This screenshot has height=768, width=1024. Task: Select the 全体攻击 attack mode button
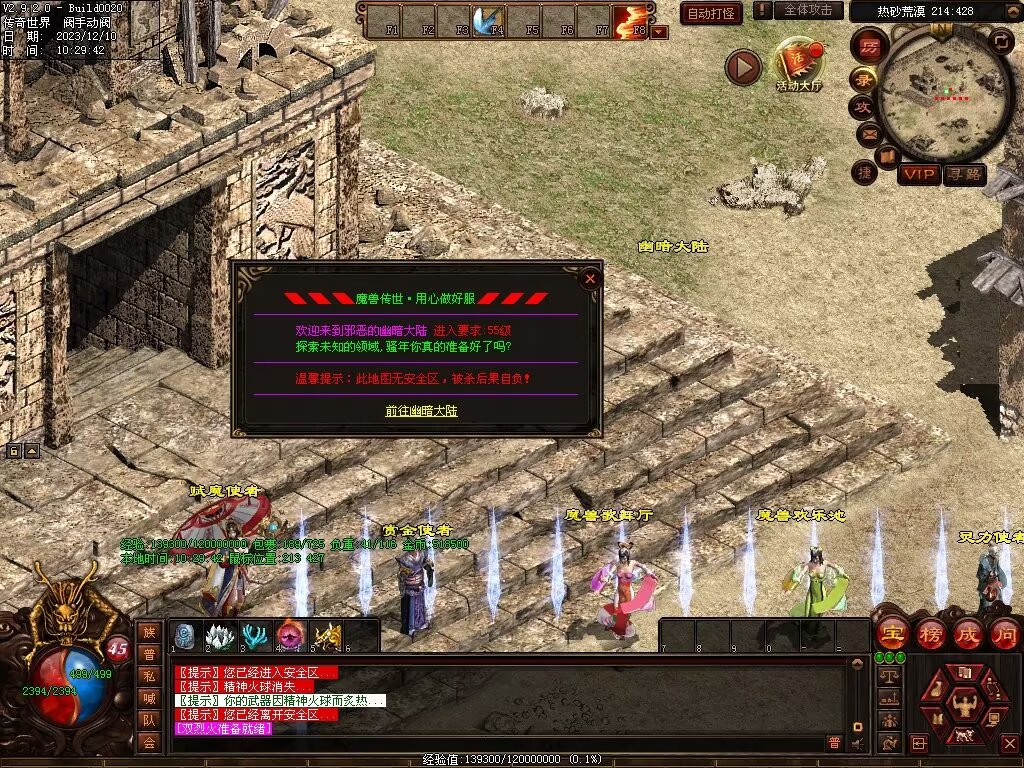pos(808,10)
